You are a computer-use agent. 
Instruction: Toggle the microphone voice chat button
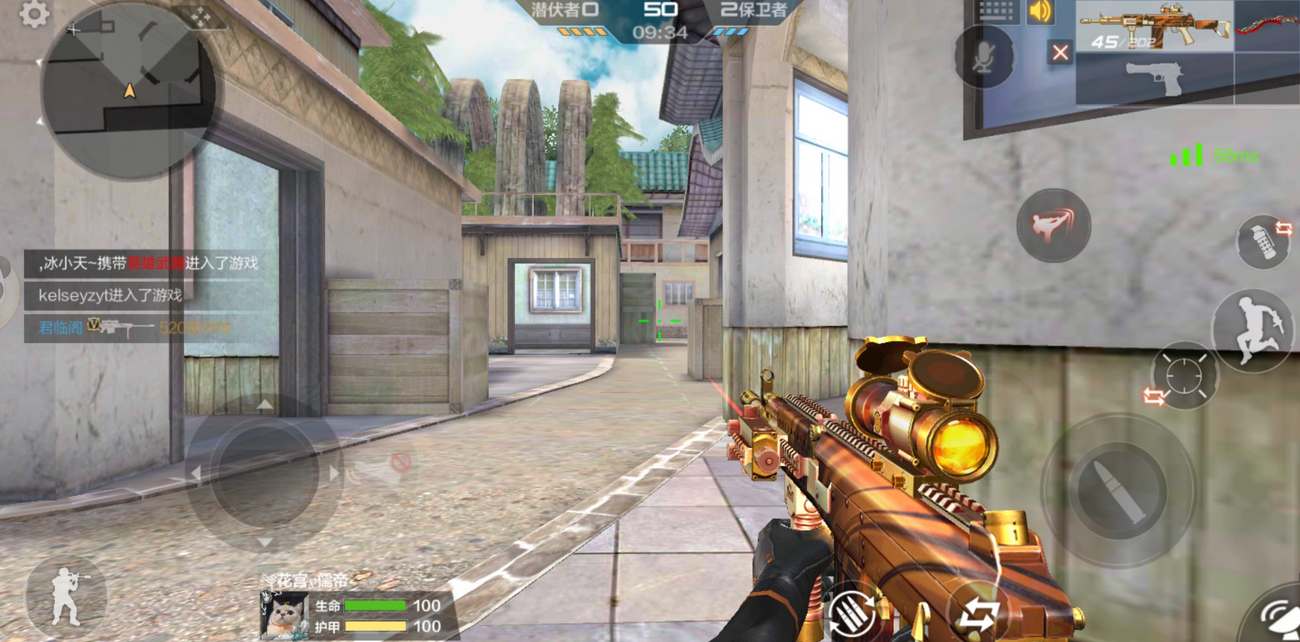tap(983, 56)
